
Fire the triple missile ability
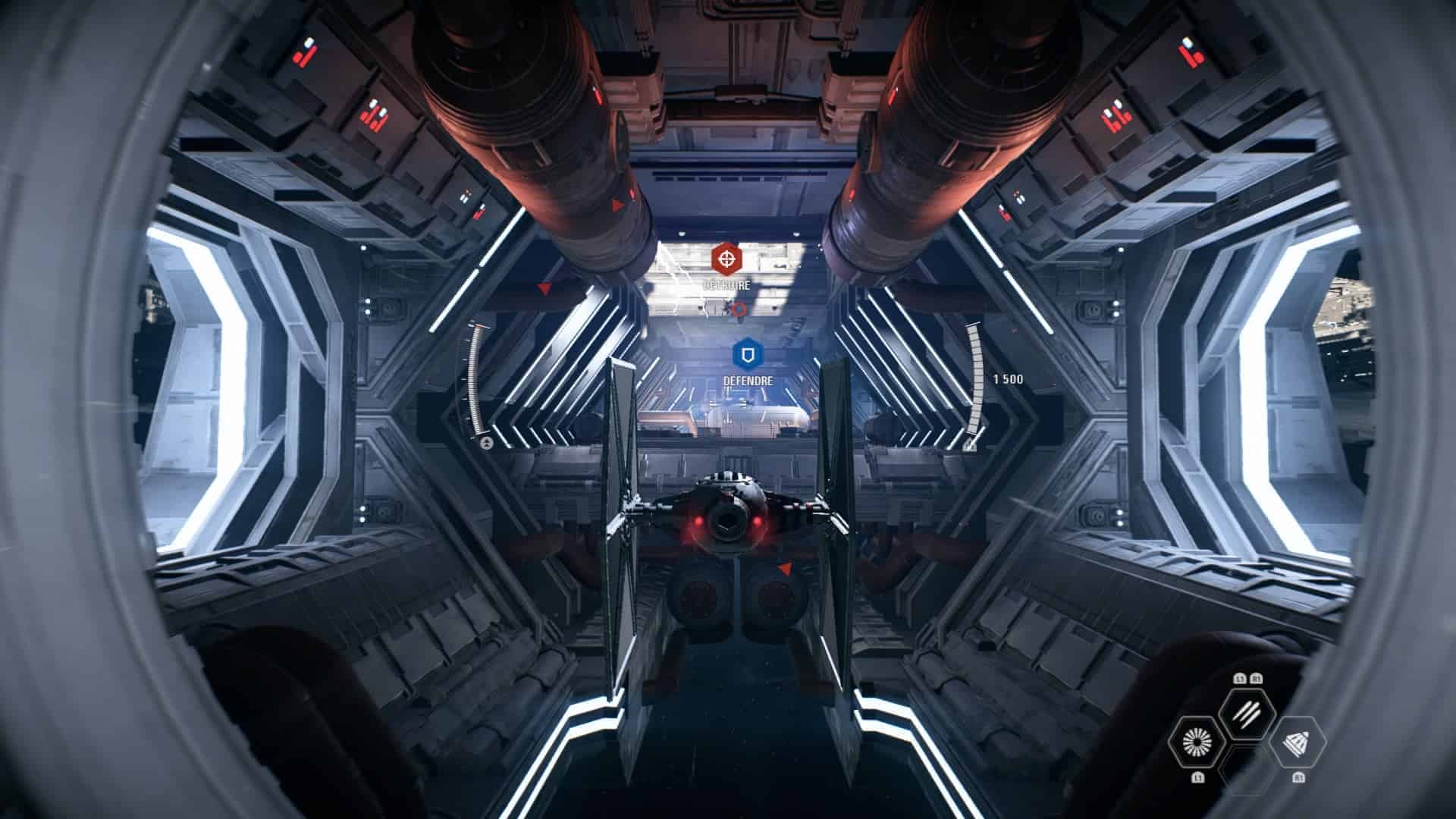click(1247, 714)
